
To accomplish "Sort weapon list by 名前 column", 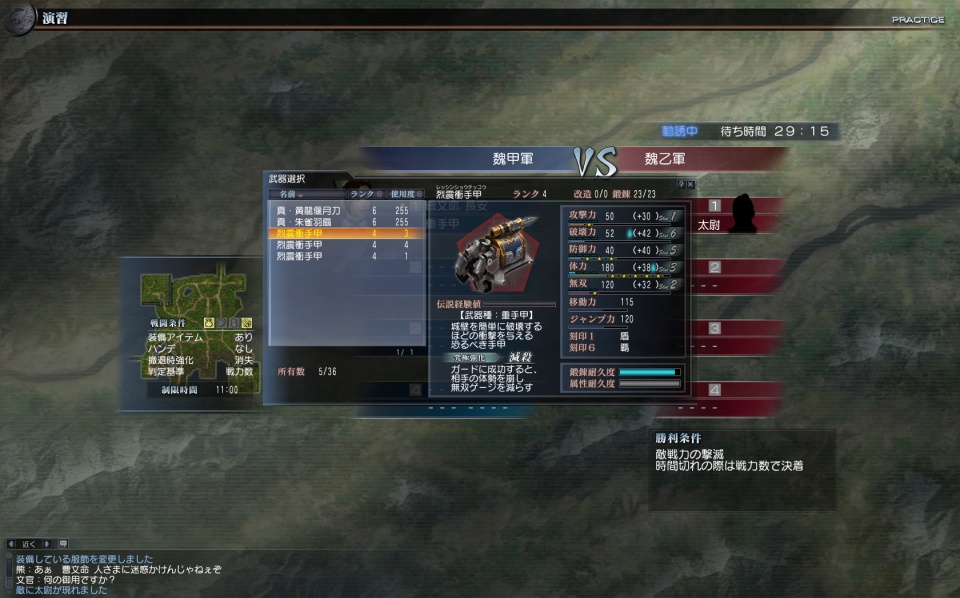I will click(289, 194).
